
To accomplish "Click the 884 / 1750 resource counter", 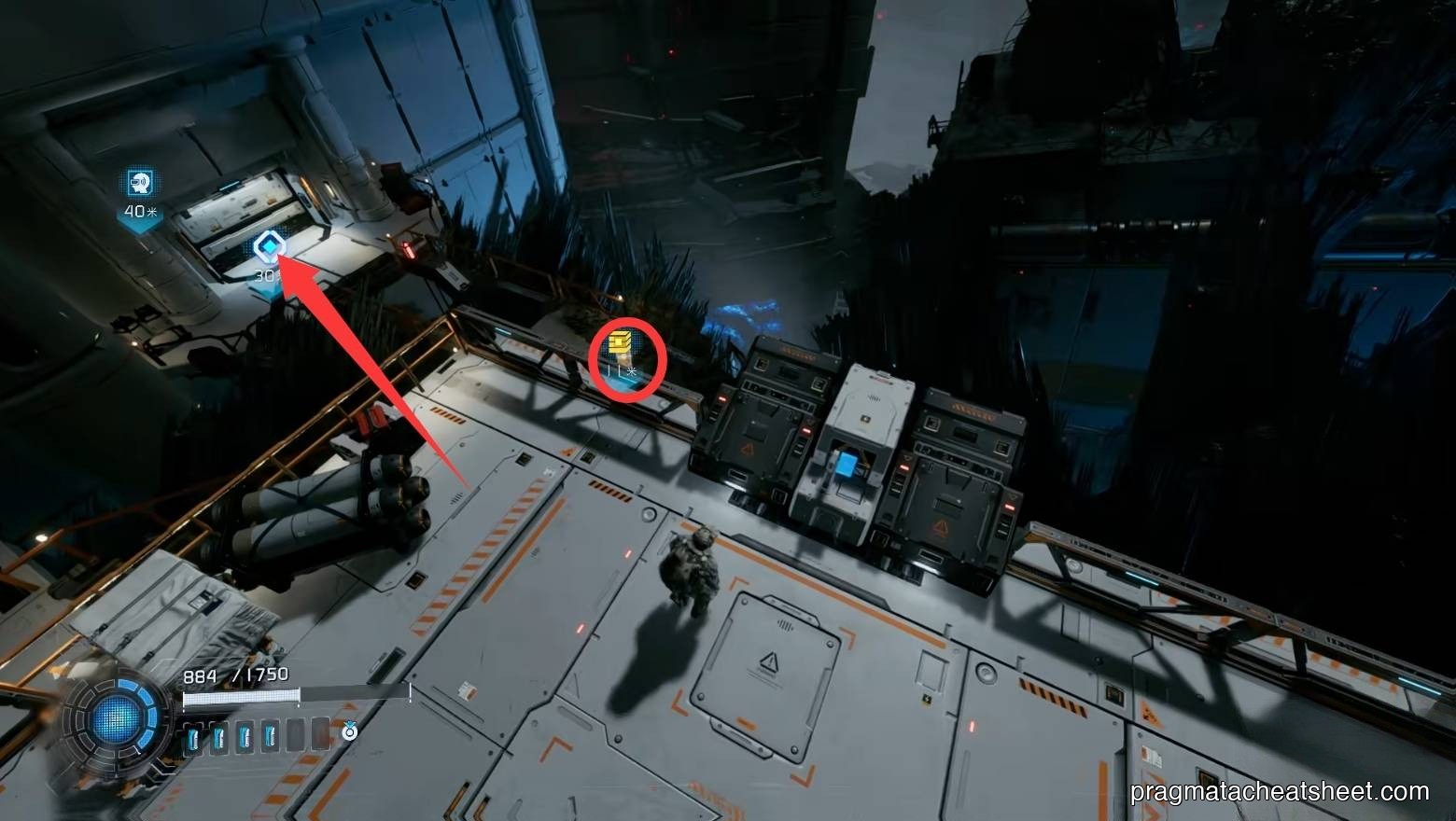I will [x=234, y=673].
